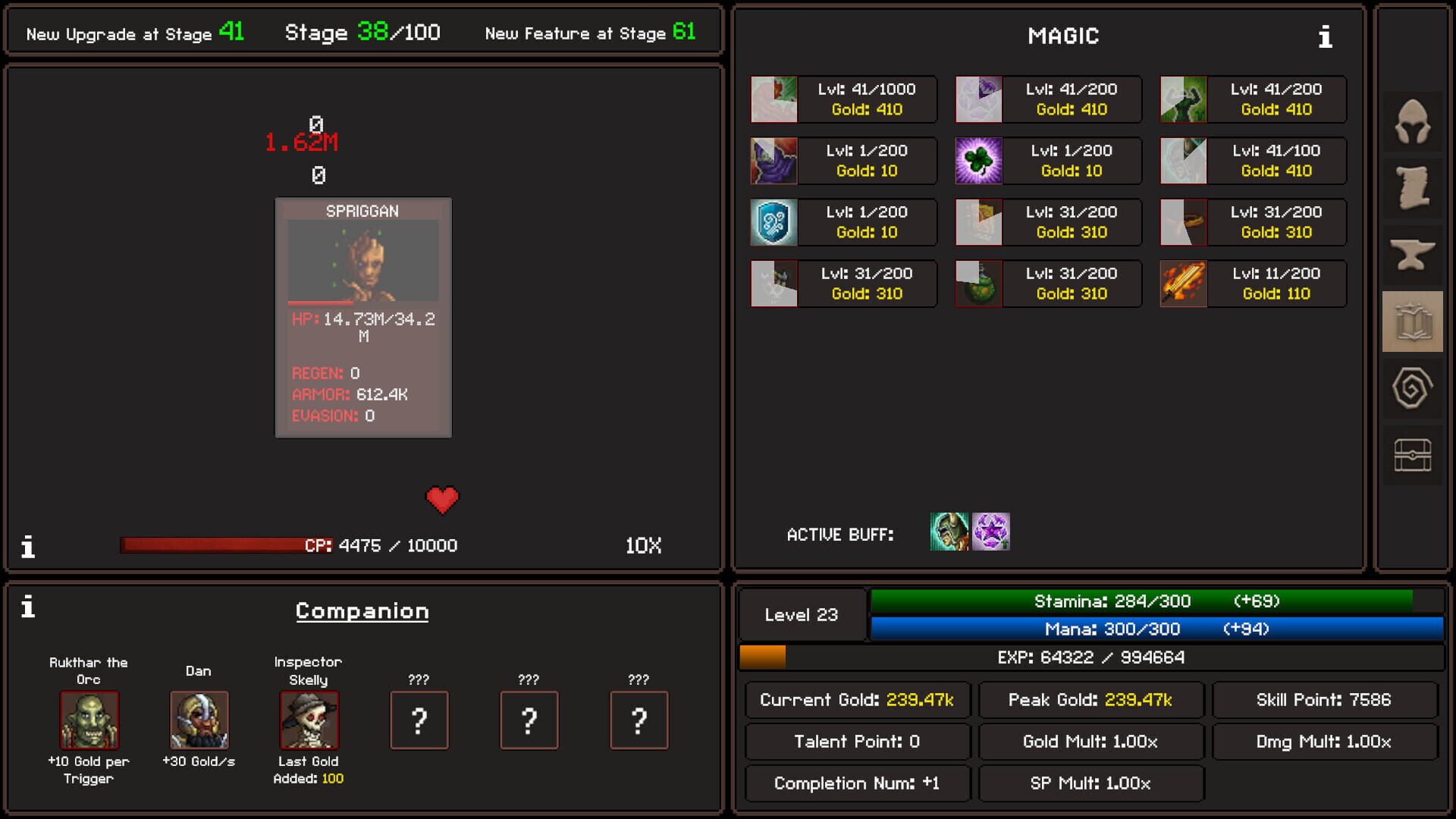Open the Magic panel info expander
1456x819 pixels.
tap(1326, 36)
